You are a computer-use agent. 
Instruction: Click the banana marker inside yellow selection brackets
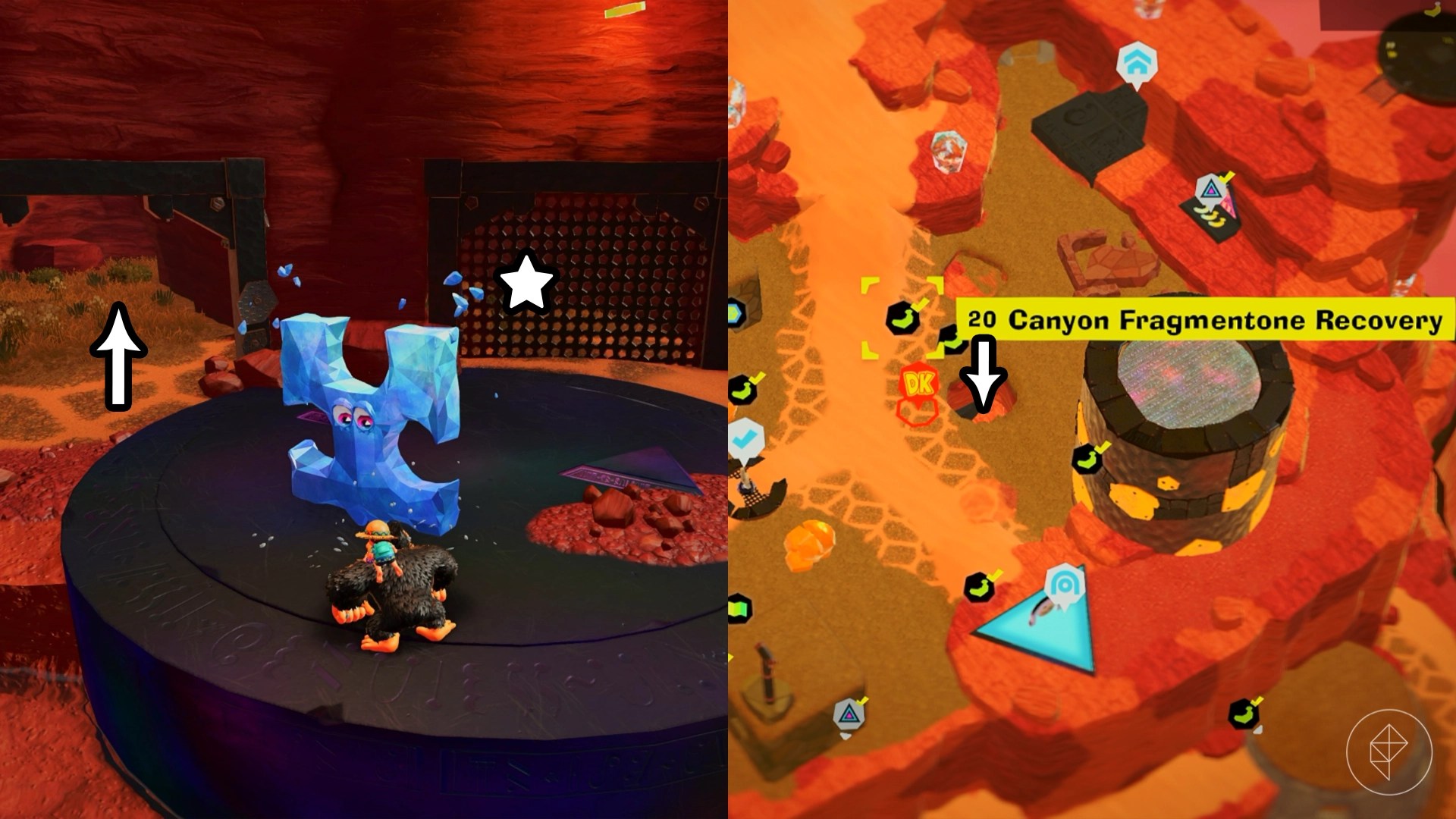pyautogui.click(x=902, y=317)
